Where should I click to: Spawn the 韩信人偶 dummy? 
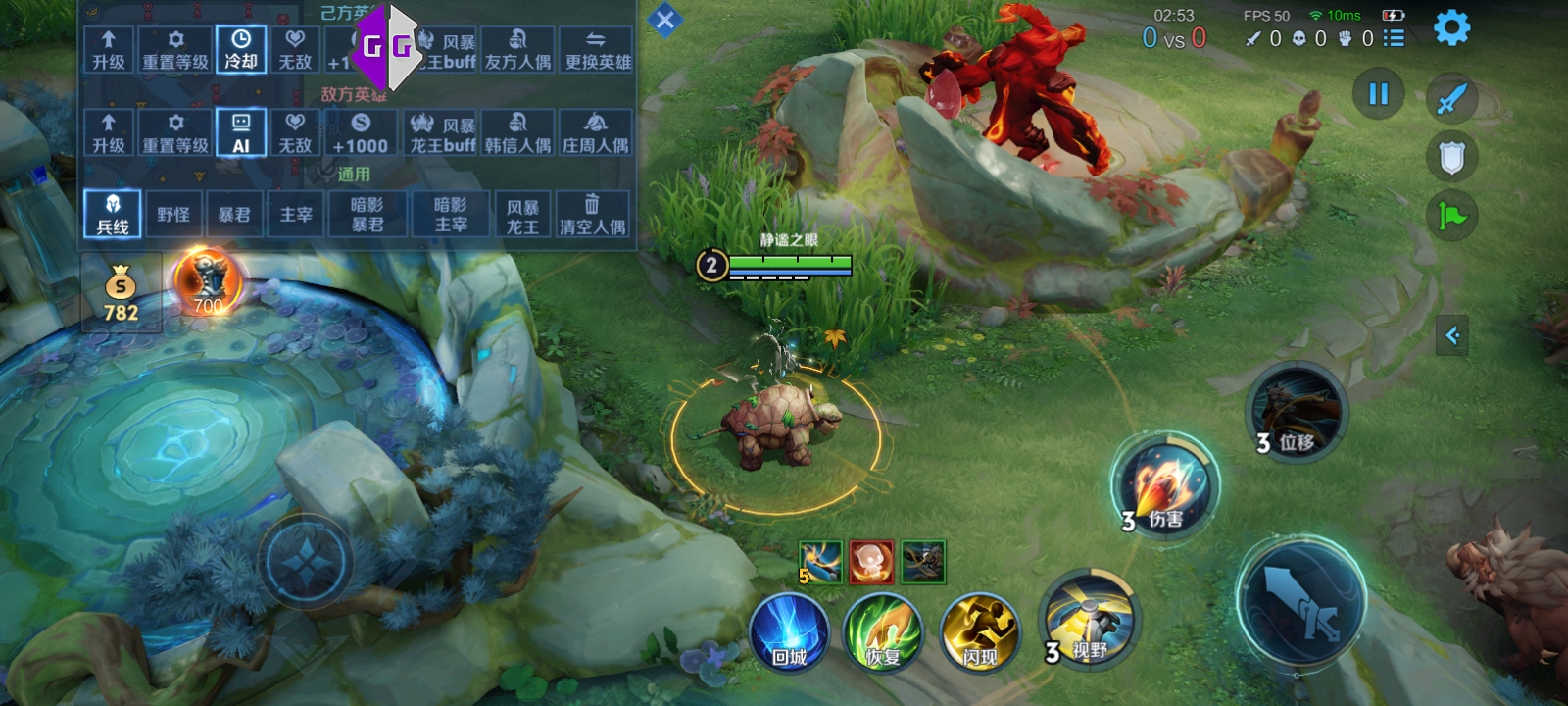517,133
